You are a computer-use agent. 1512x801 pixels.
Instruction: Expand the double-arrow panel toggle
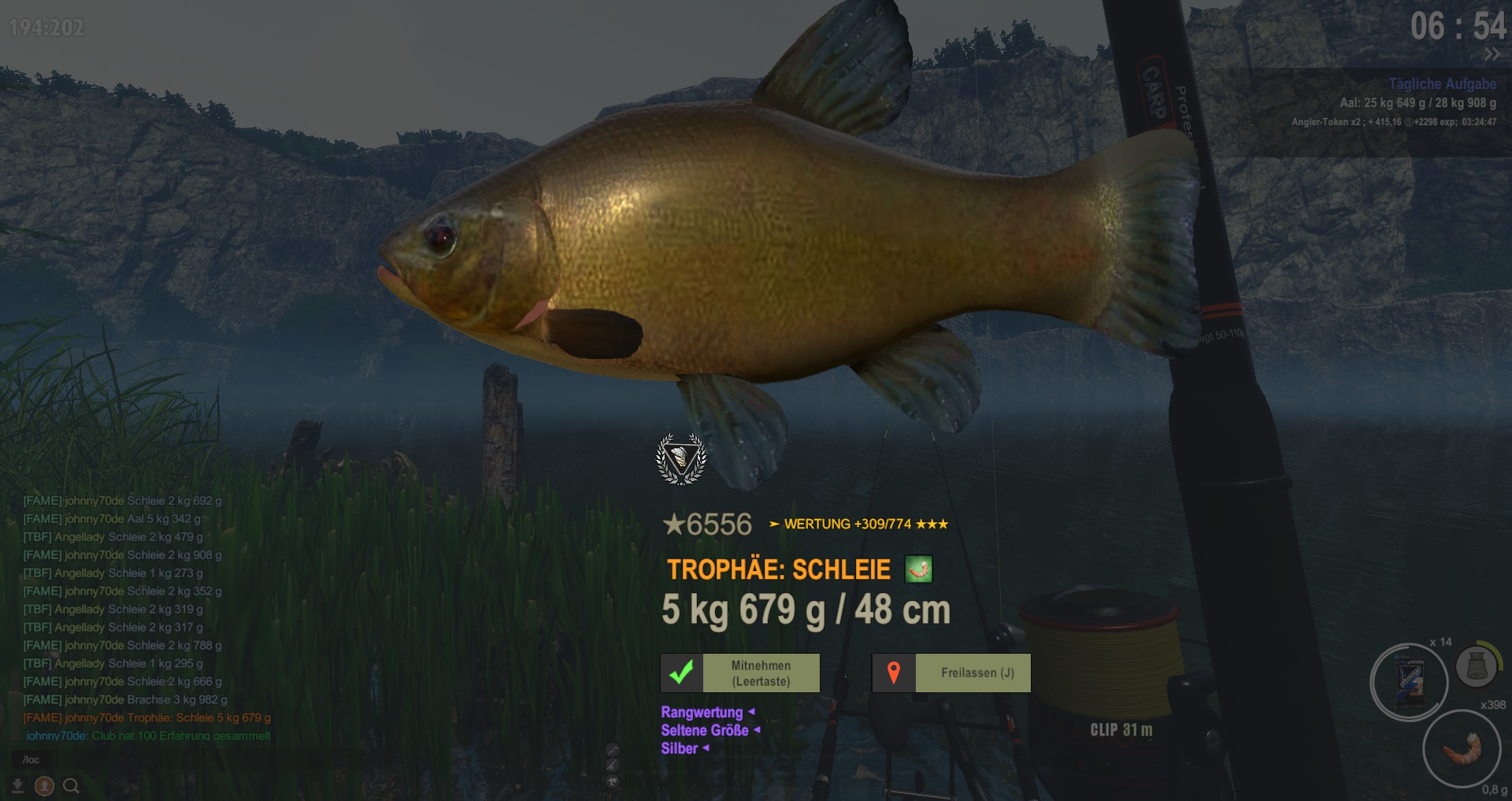pyautogui.click(x=1492, y=54)
